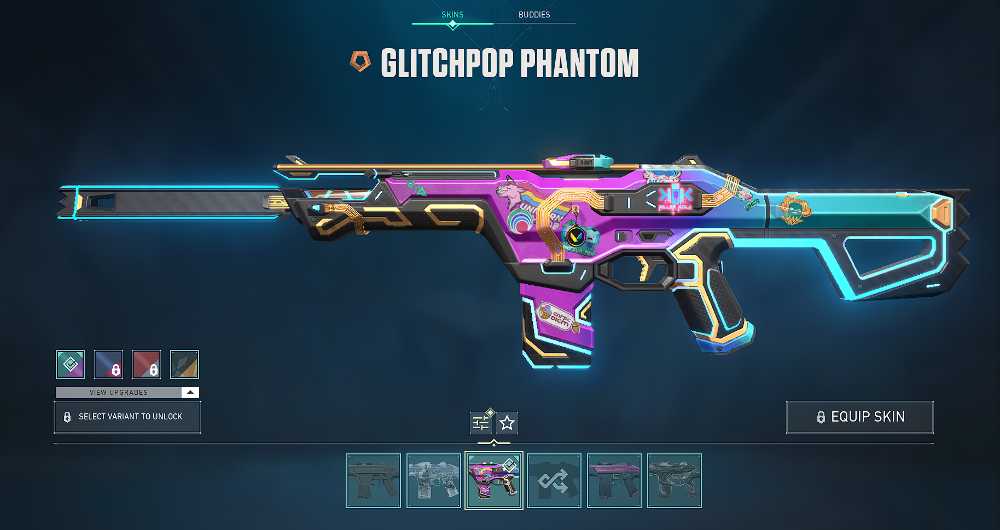Screen dimensions: 1000x530
Task: Expand the View Upgrades bar
Action: pos(127,392)
